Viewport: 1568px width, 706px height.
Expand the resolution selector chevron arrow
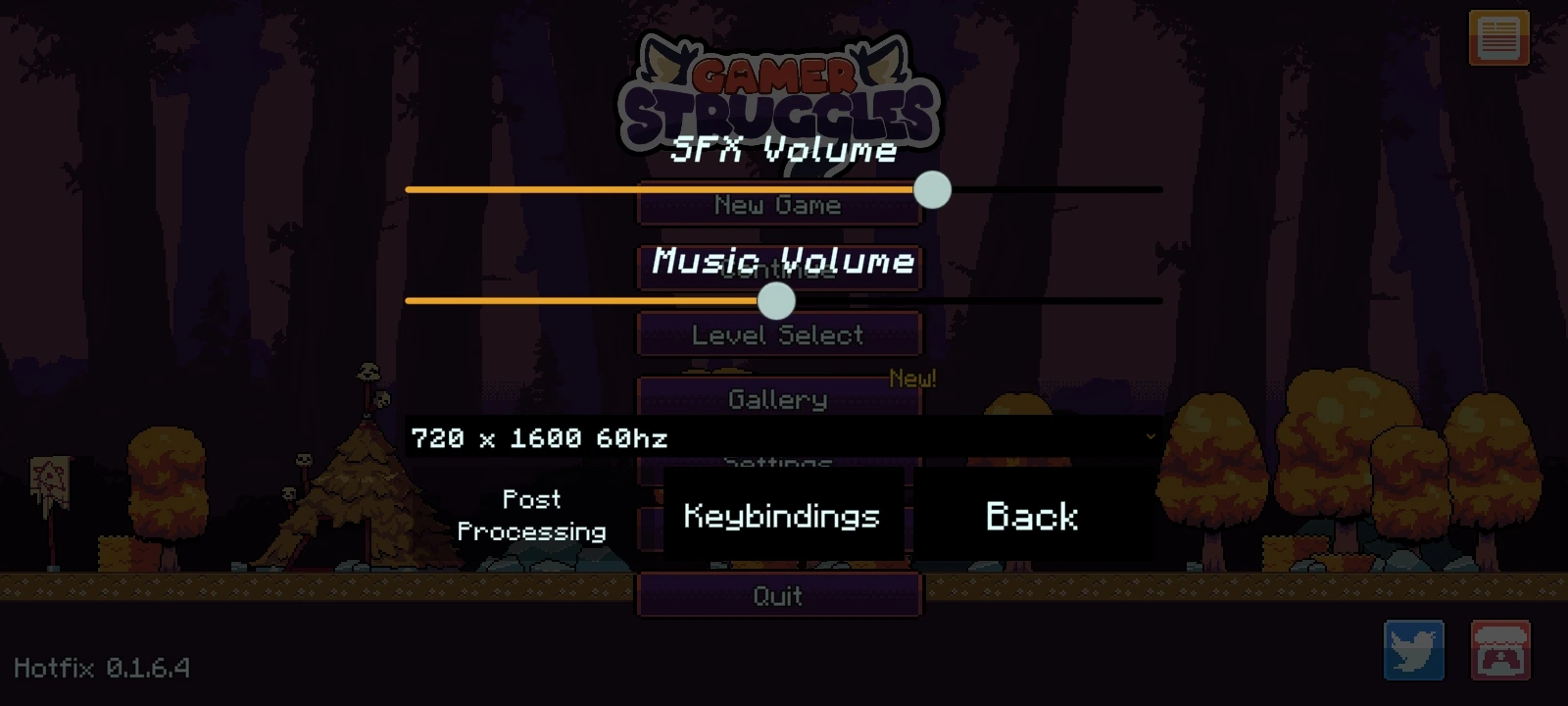coord(1152,437)
